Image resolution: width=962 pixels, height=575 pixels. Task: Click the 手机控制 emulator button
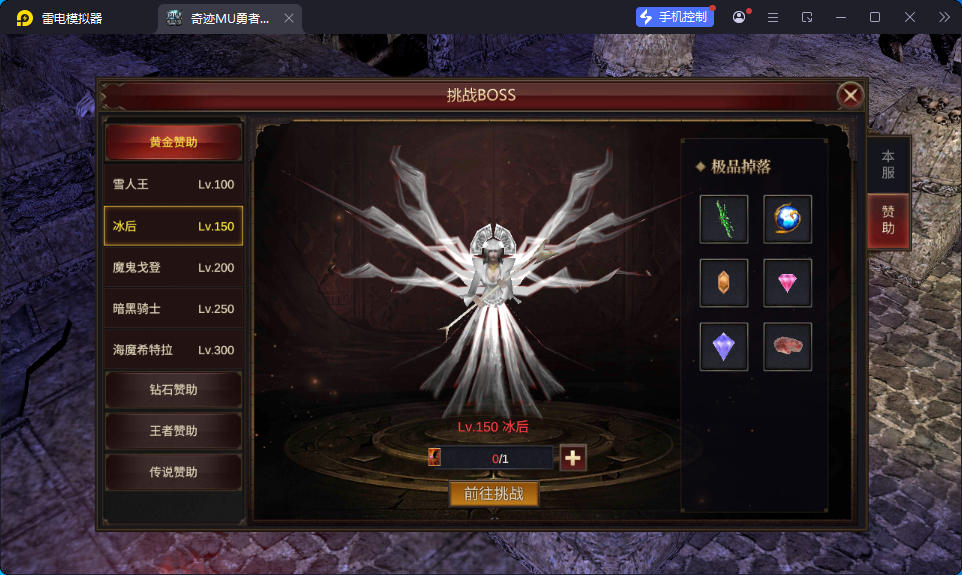coord(675,17)
